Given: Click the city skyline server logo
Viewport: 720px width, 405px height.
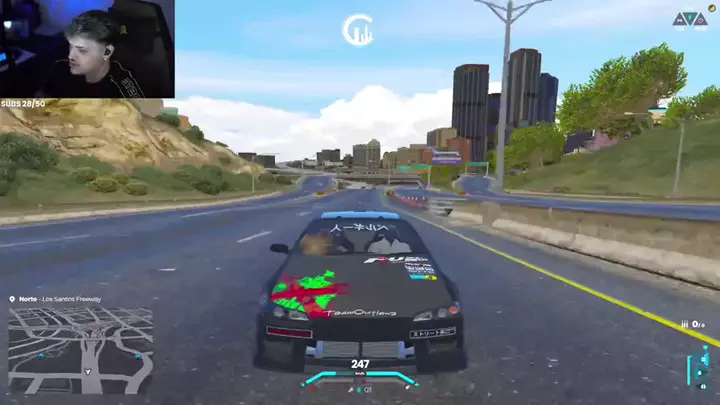Looking at the screenshot, I should 357,30.
